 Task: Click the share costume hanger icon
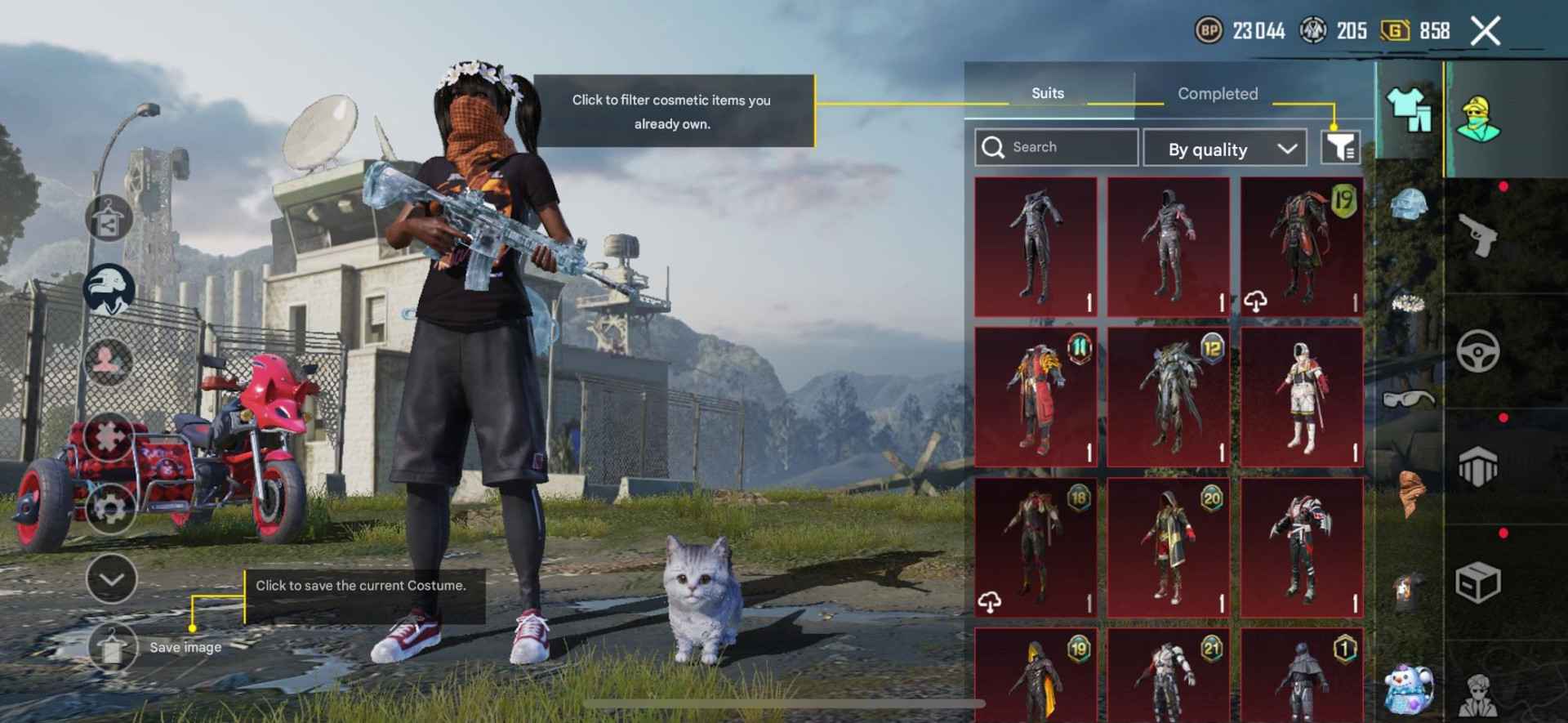(110, 216)
